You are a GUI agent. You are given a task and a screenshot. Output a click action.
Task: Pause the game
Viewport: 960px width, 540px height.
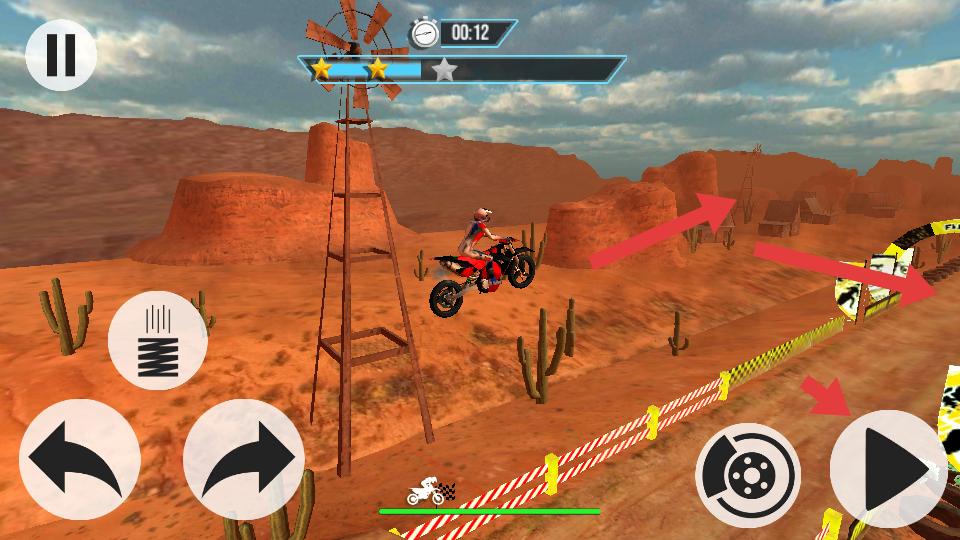[60, 54]
